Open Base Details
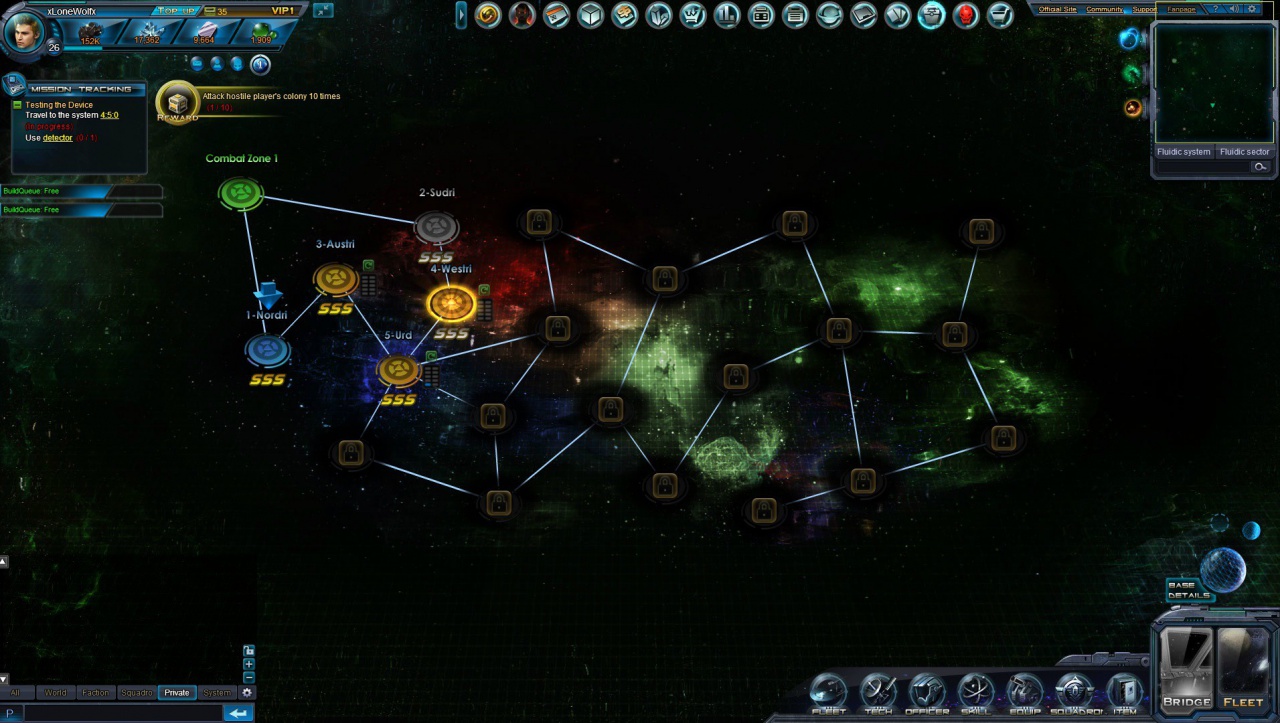The image size is (1280, 723). click(1189, 590)
